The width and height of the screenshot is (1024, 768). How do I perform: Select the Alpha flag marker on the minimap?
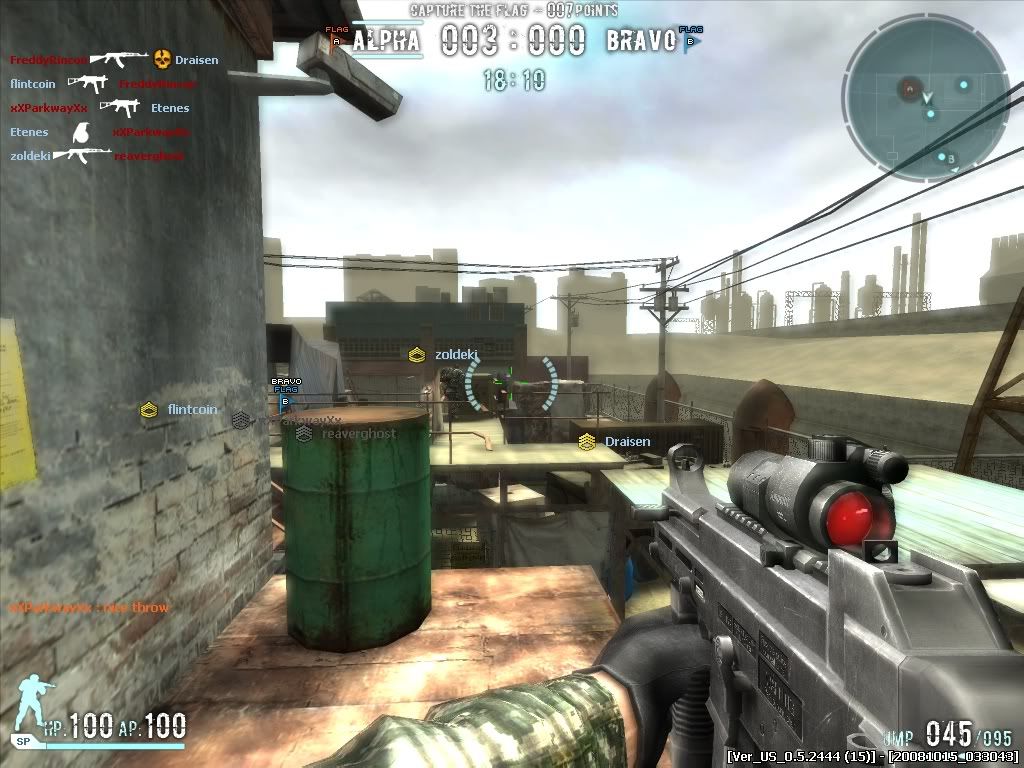click(909, 88)
